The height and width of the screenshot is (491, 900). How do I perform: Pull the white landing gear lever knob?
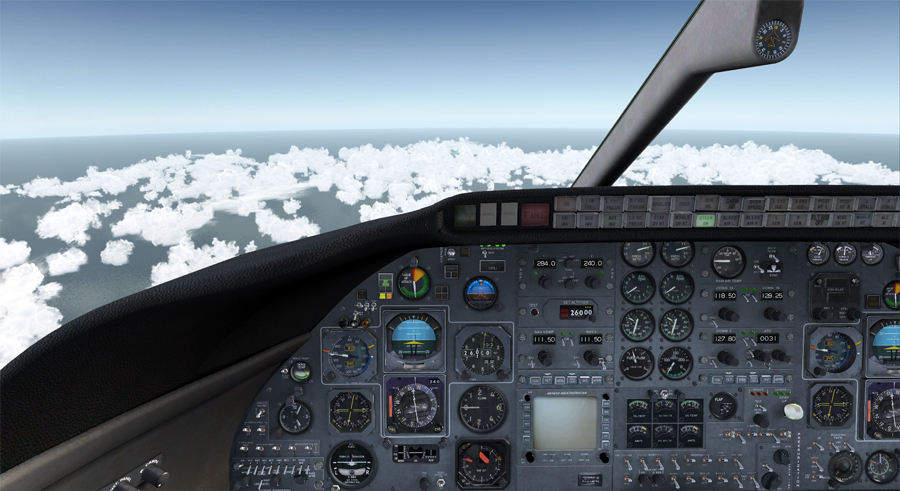[x=793, y=411]
